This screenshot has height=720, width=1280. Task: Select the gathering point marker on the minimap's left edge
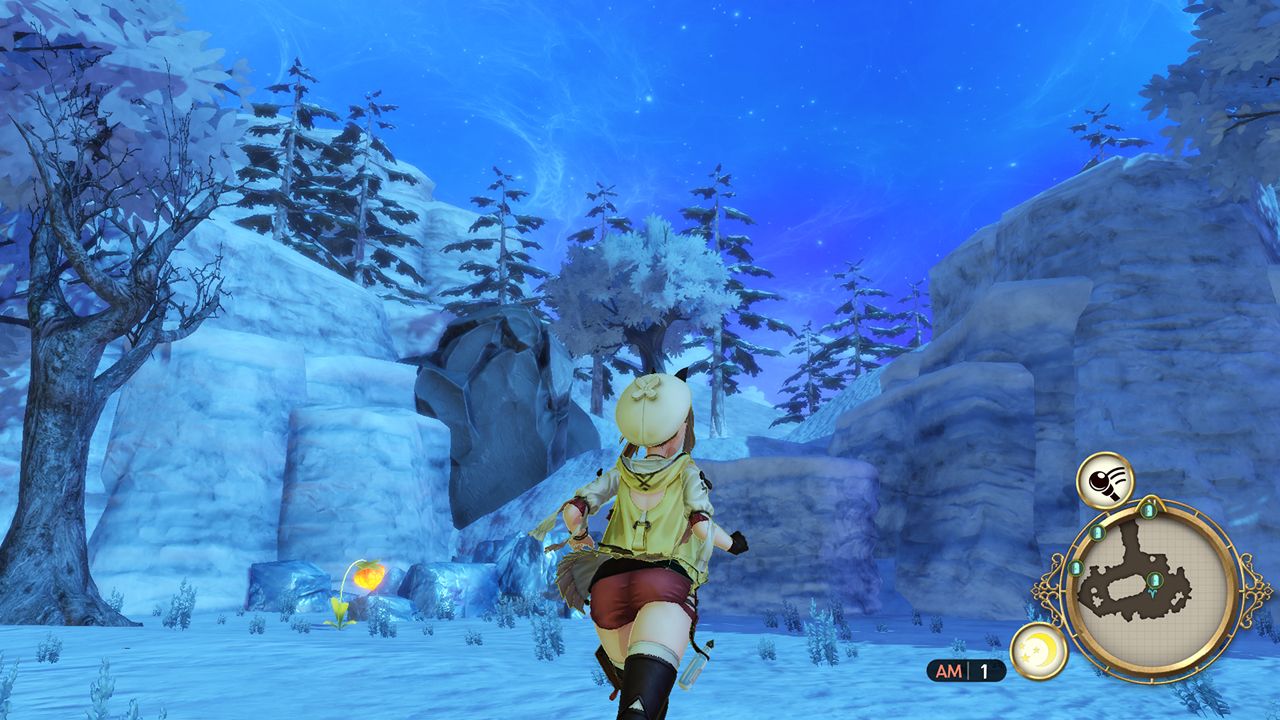coord(1076,569)
